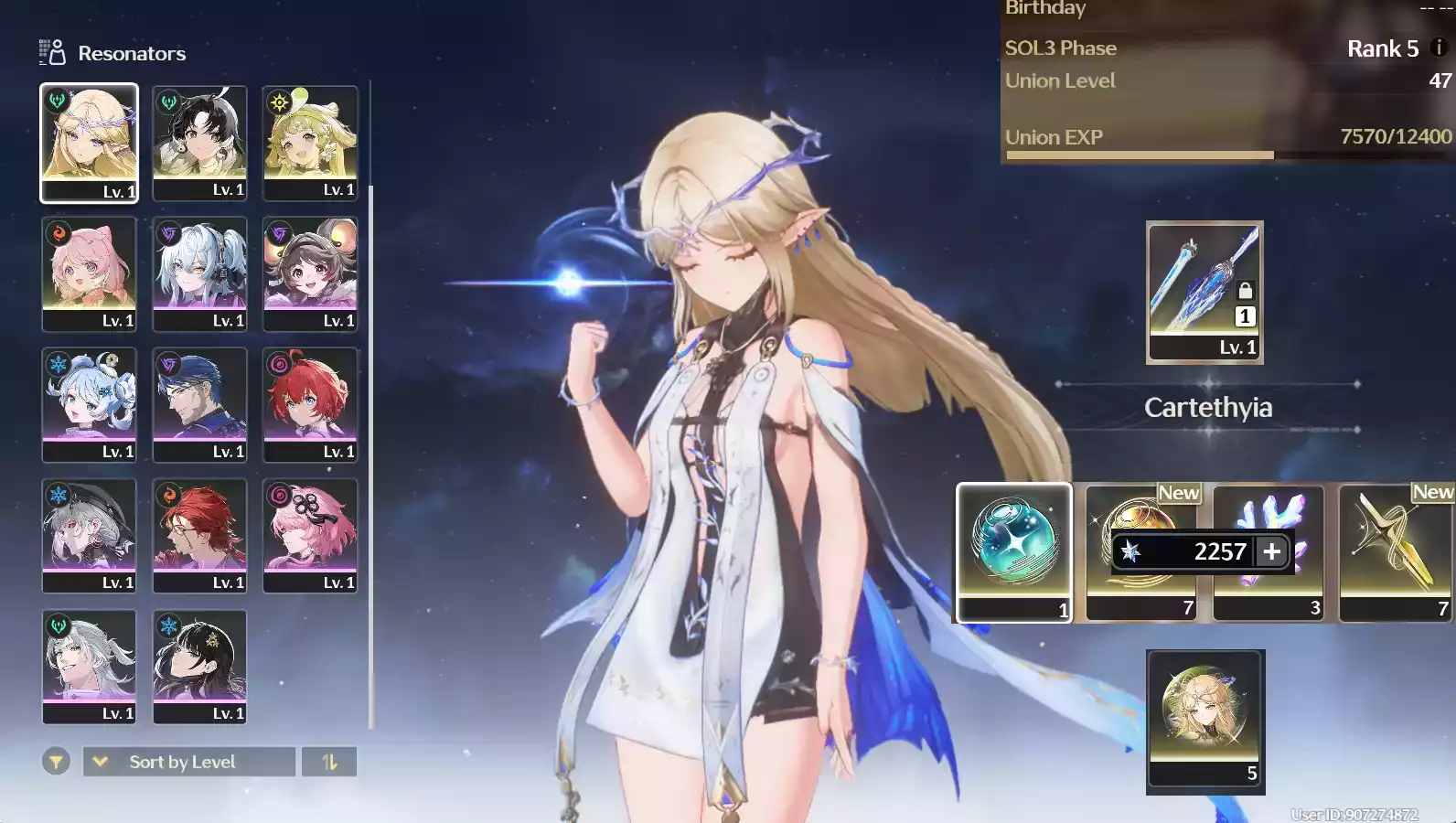This screenshot has height=823, width=1456.
Task: Select the blonde elf Cartethyia portrait
Action: click(89, 142)
